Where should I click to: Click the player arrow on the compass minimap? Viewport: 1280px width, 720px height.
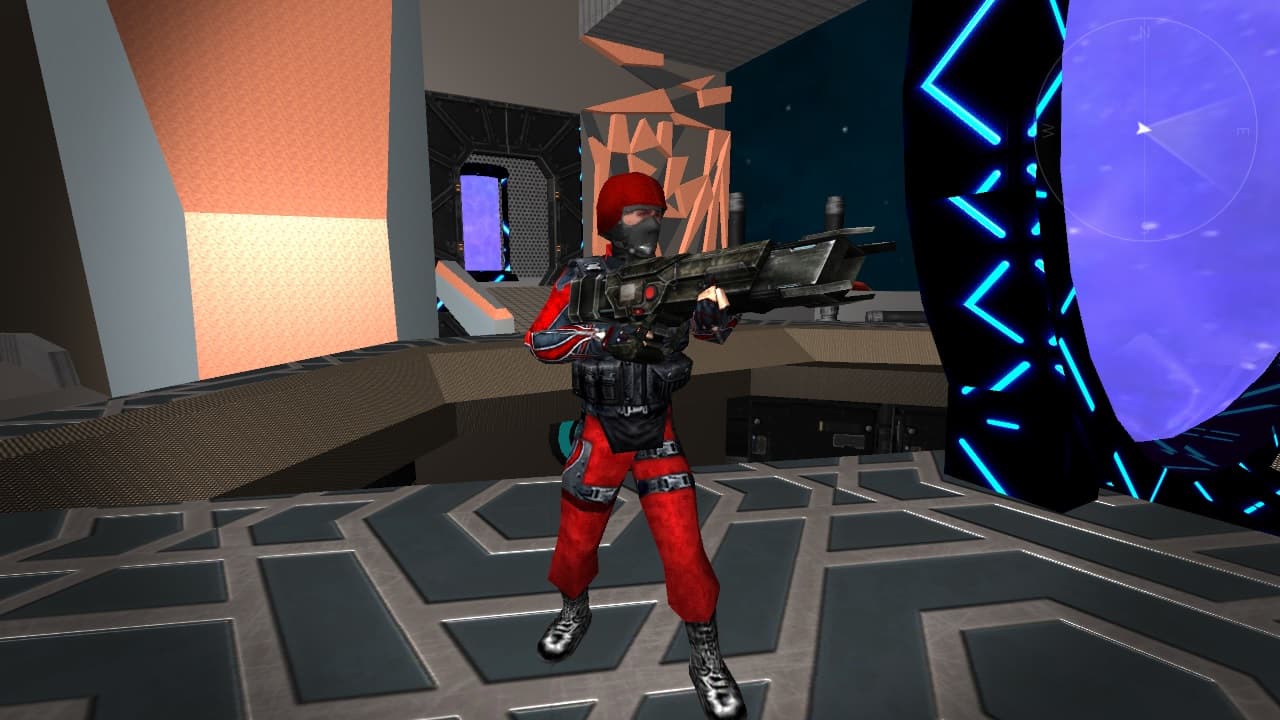coord(1146,128)
